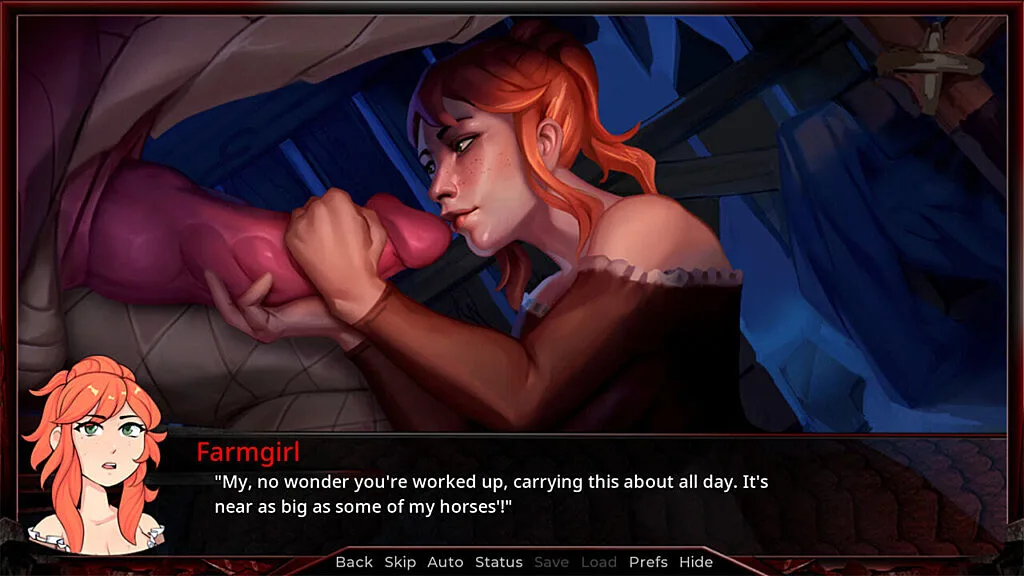Click the dialogue text box to continue
This screenshot has height=576, width=1024.
pos(560,494)
